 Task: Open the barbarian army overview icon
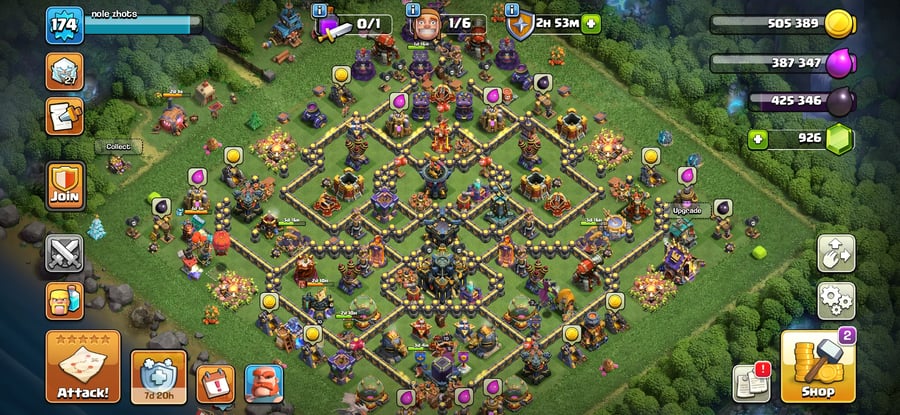pyautogui.click(x=65, y=299)
